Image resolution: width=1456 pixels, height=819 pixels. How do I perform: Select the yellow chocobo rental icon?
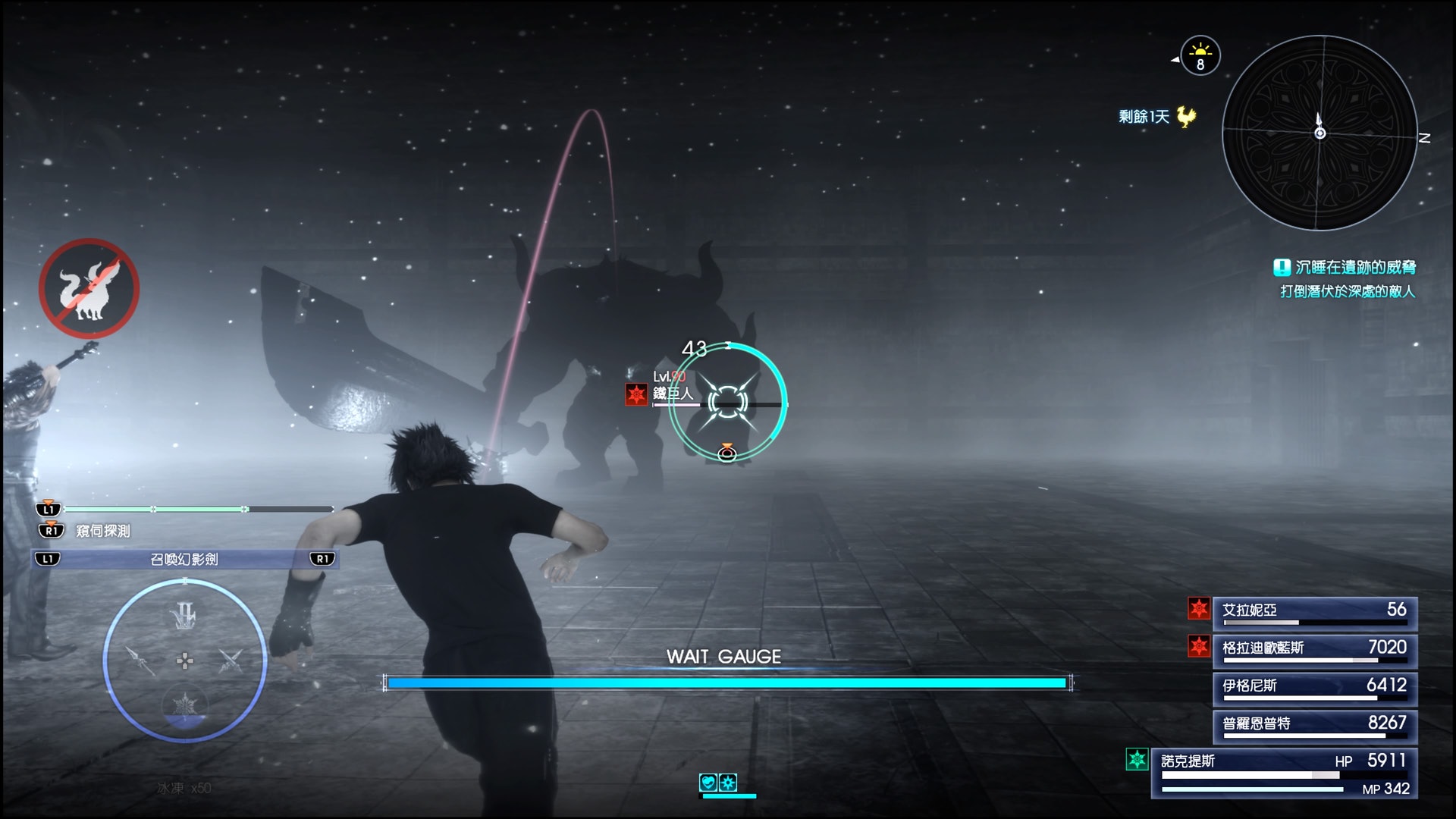click(1186, 116)
